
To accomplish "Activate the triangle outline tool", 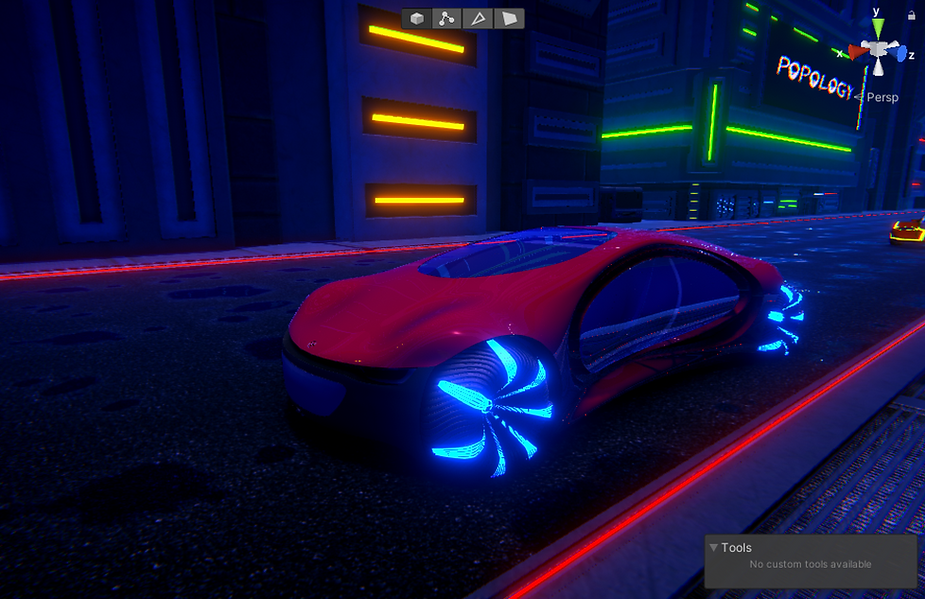I will point(478,18).
